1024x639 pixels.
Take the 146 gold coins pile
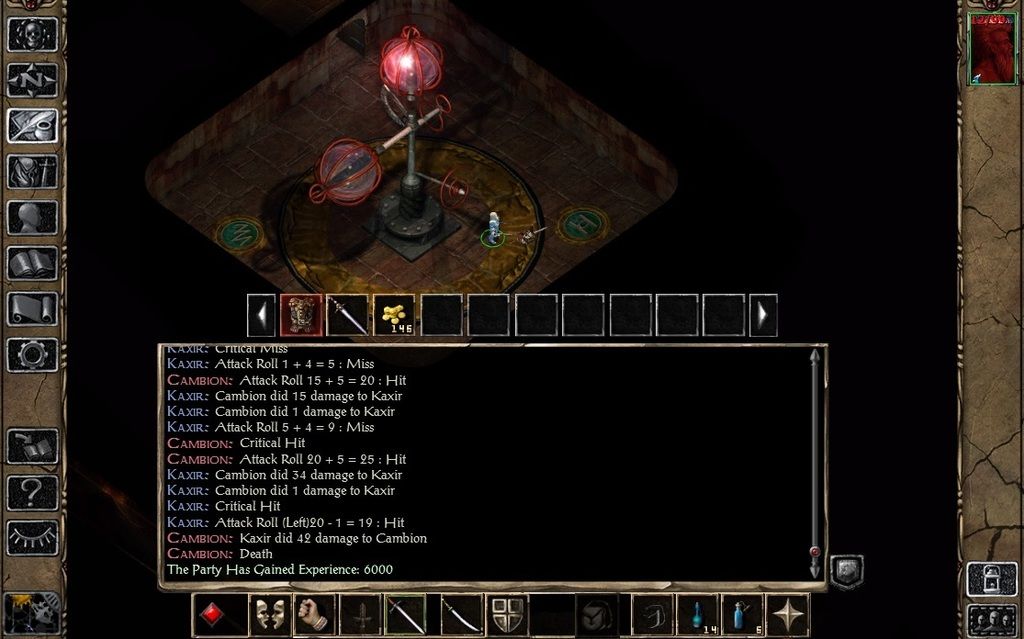394,315
